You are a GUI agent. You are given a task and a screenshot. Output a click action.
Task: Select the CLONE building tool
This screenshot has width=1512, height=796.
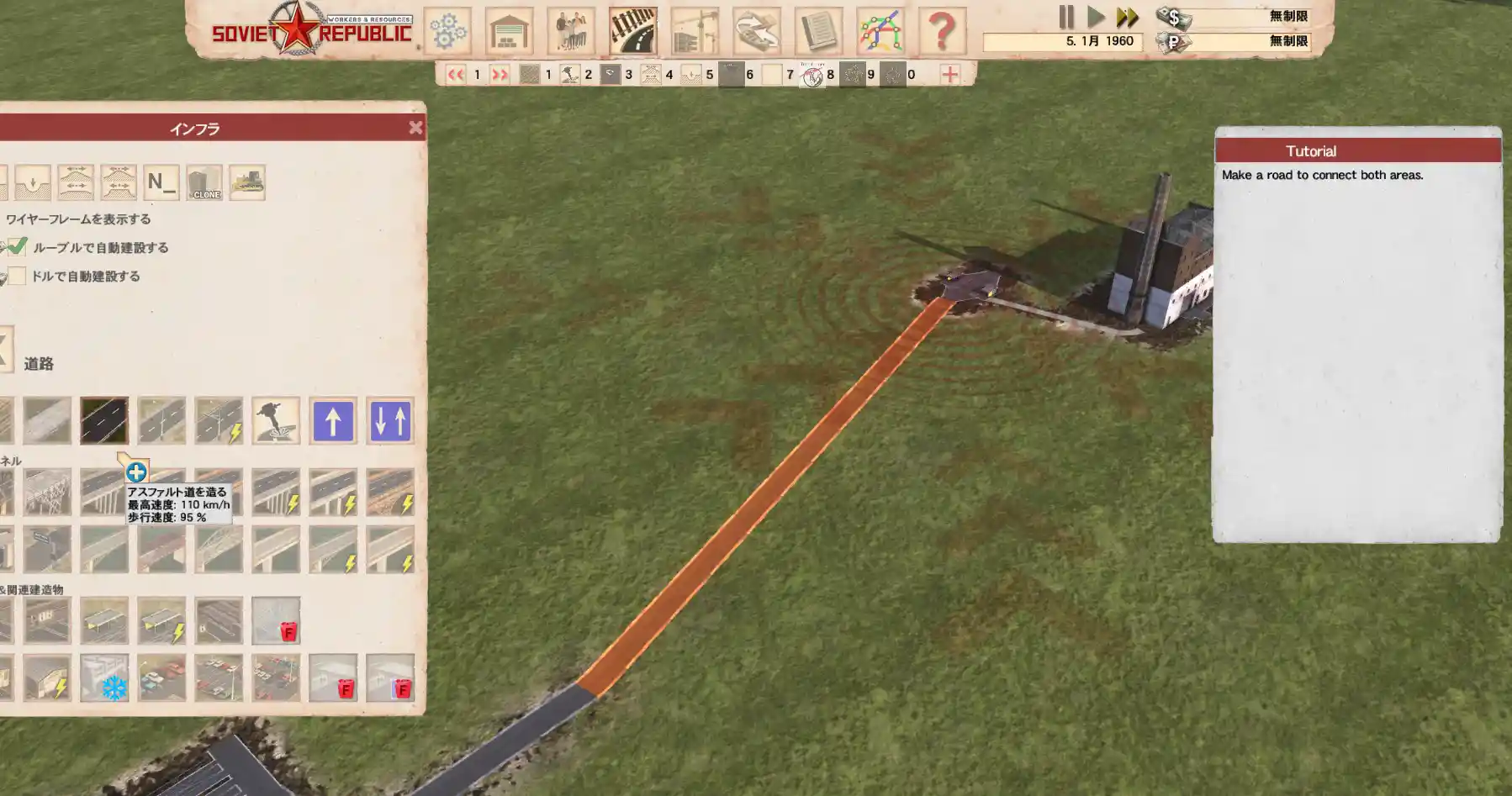point(204,182)
